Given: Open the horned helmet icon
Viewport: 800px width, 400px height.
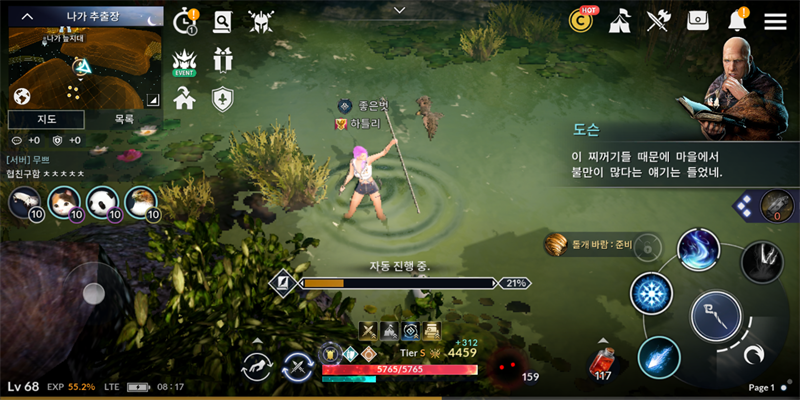Looking at the screenshot, I should click(260, 21).
